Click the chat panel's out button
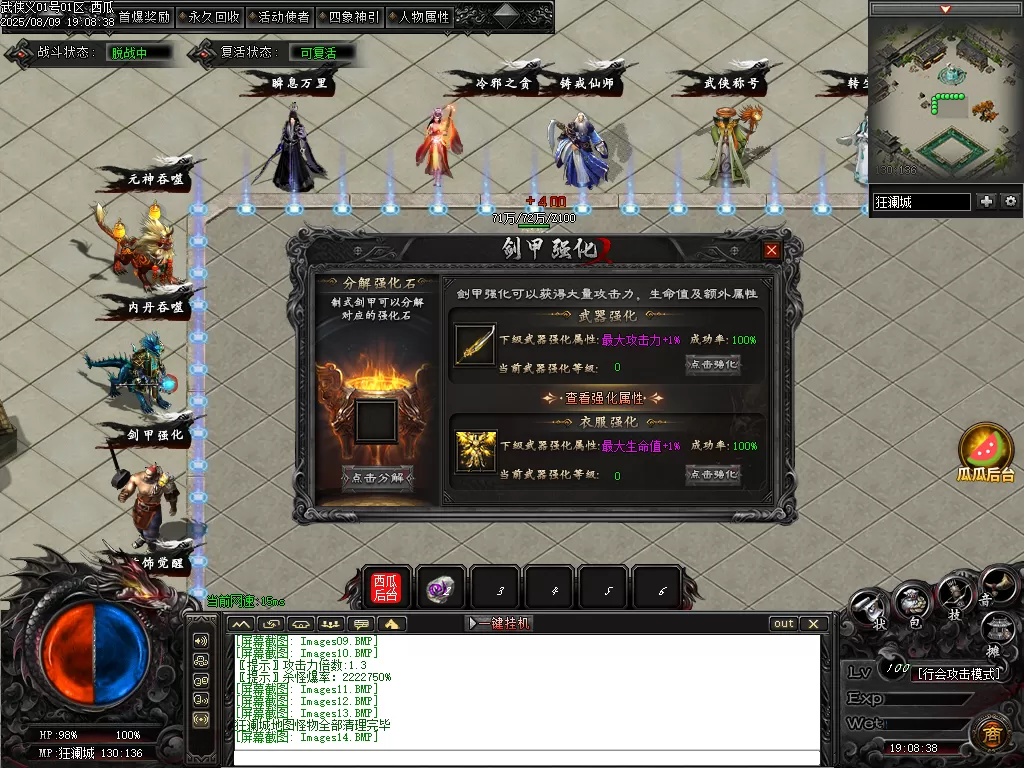This screenshot has height=768, width=1024. click(784, 623)
